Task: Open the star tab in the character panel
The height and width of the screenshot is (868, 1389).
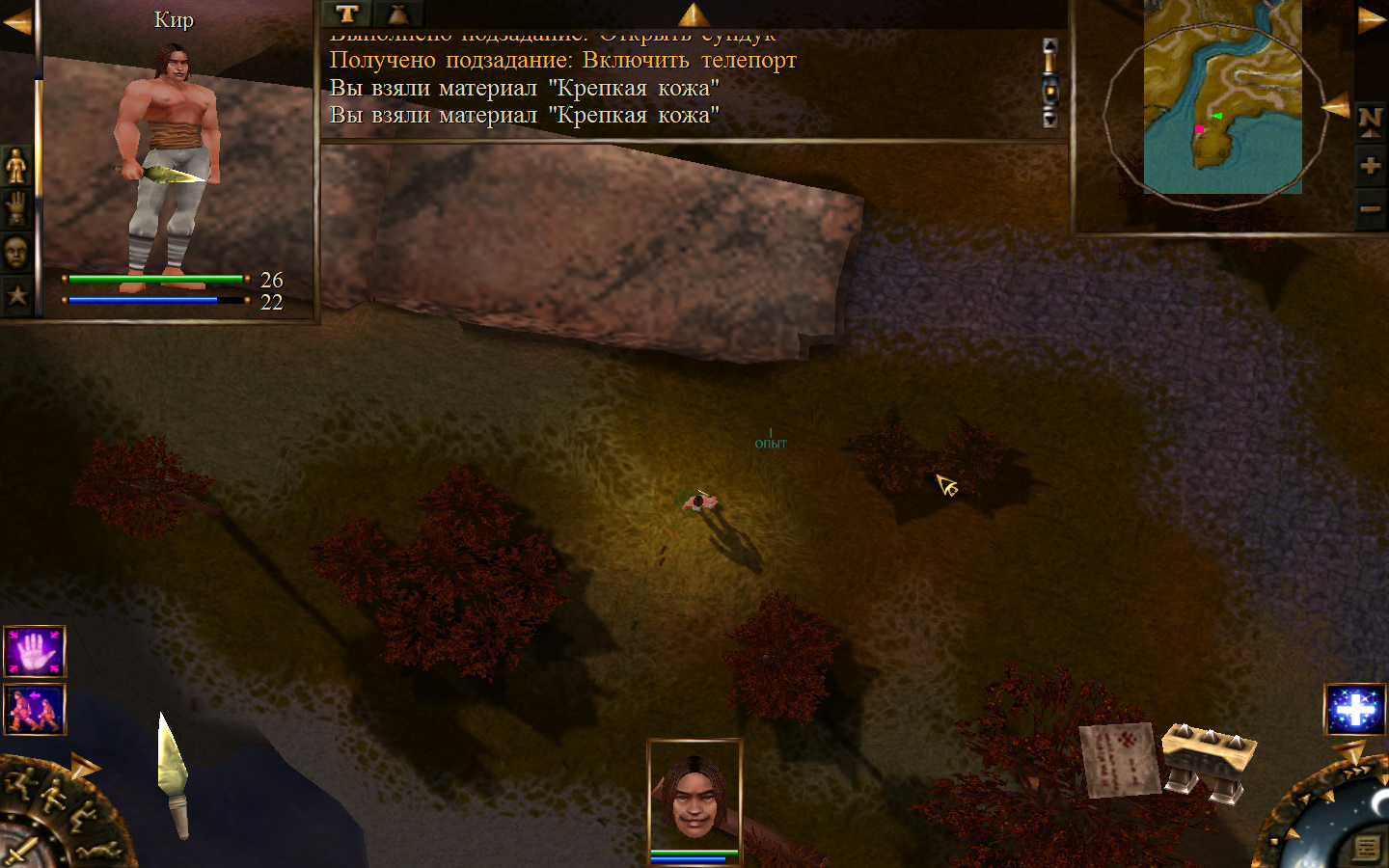Action: point(16,295)
